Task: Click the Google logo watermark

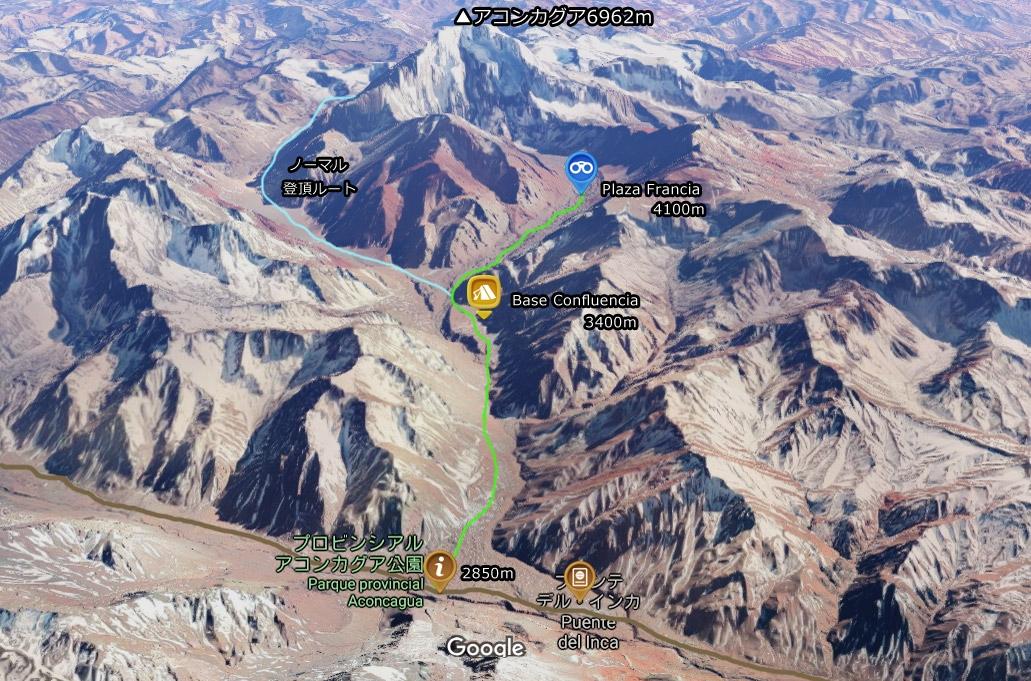Action: 485,647
